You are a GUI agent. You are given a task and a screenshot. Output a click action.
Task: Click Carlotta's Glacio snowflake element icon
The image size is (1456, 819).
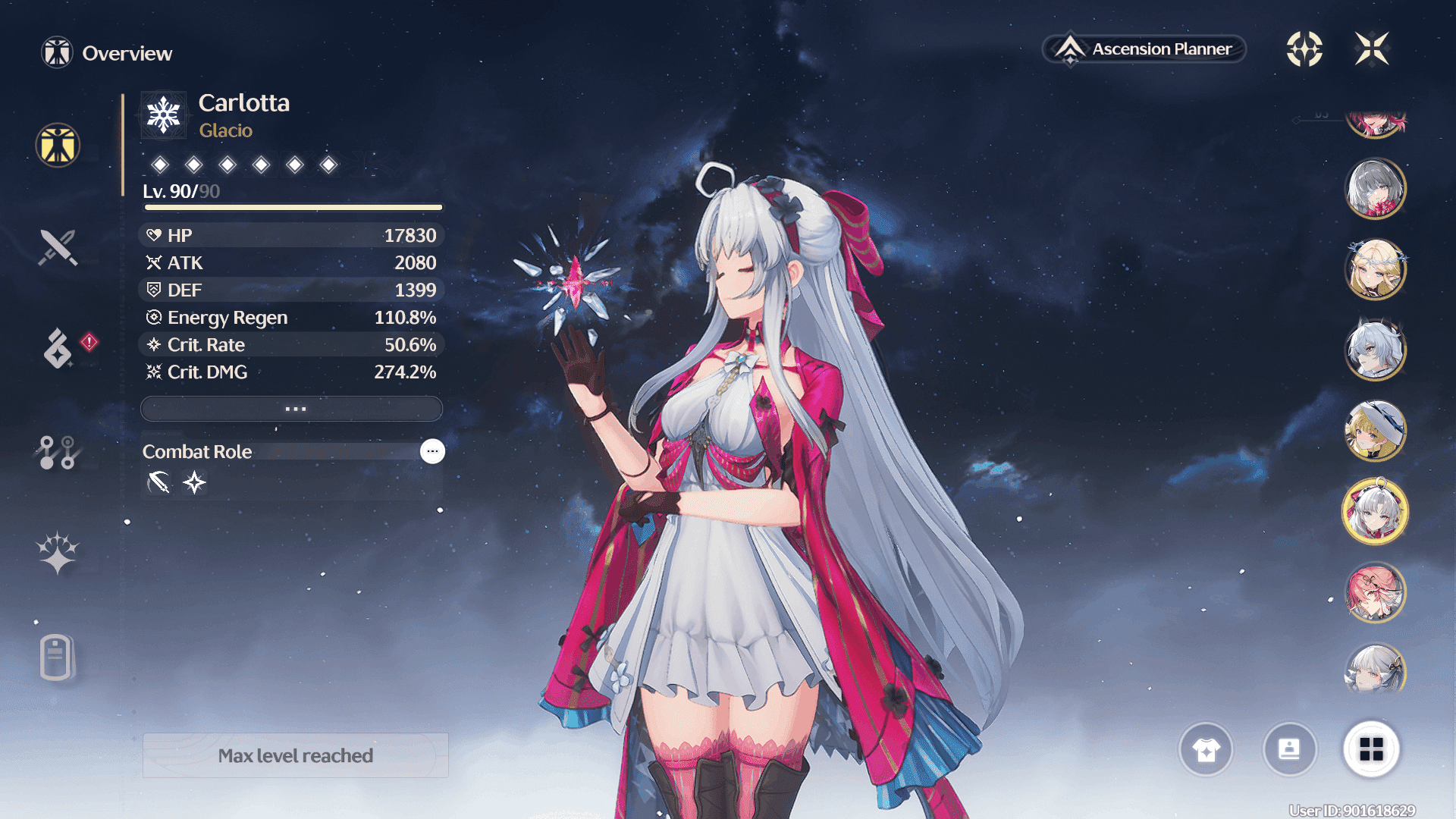164,115
